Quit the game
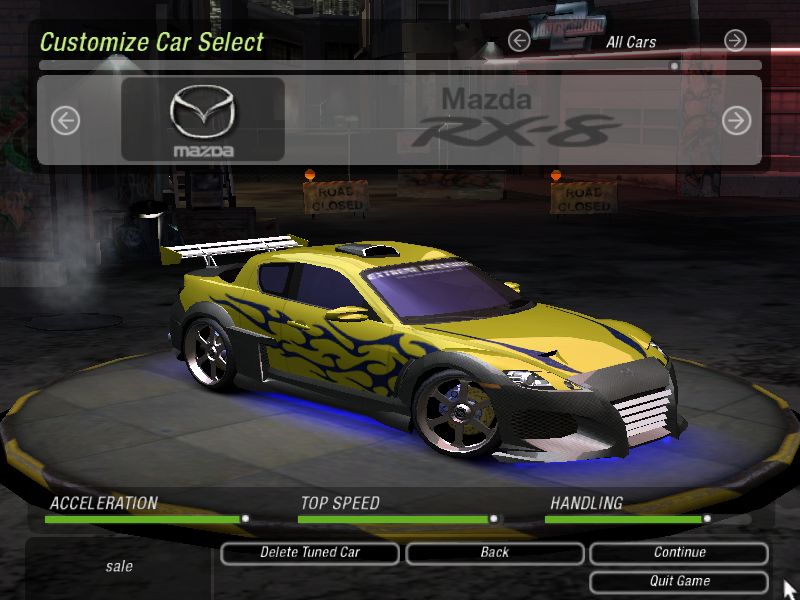 679,582
